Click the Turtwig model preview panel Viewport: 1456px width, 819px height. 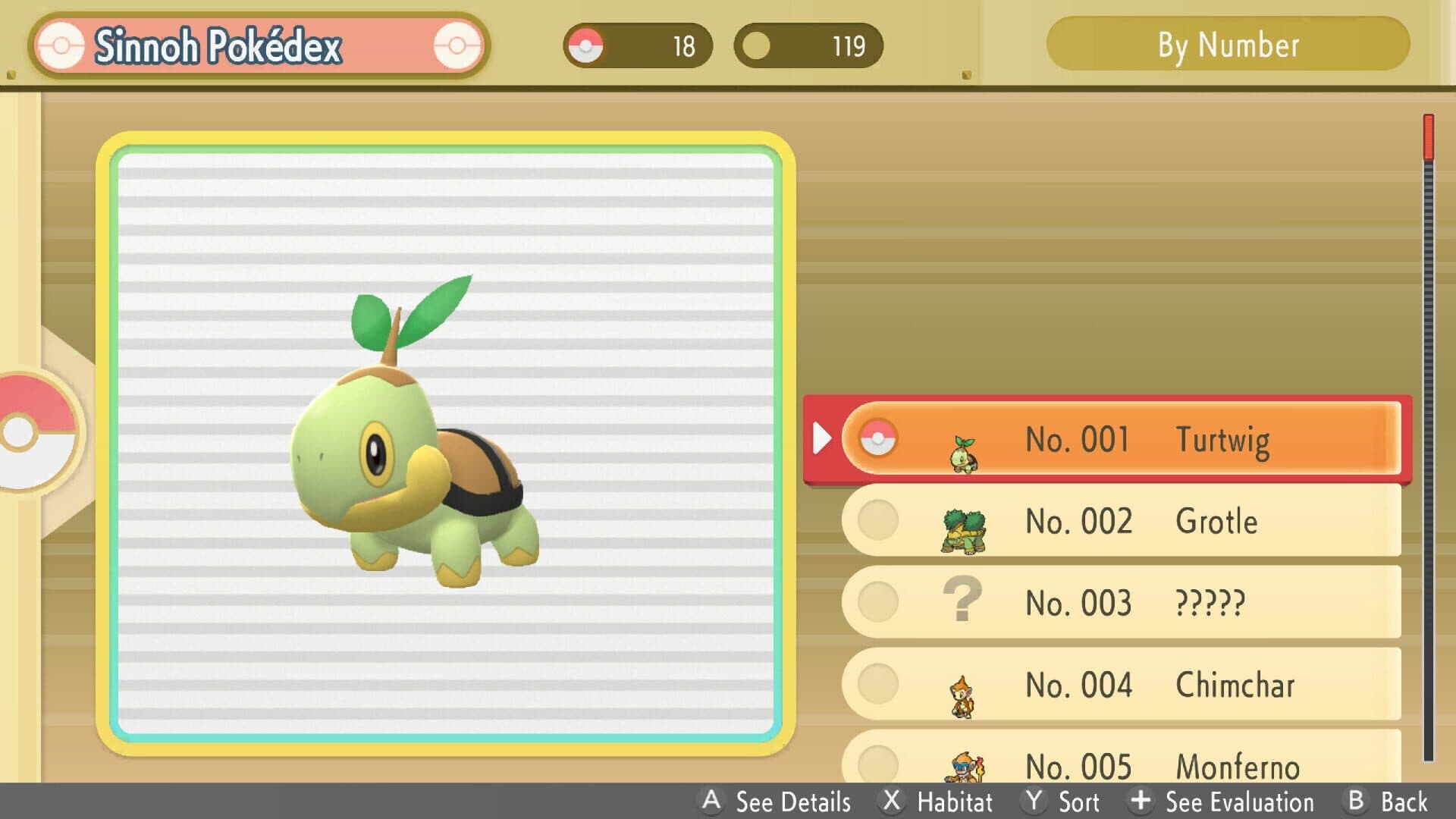(446, 444)
